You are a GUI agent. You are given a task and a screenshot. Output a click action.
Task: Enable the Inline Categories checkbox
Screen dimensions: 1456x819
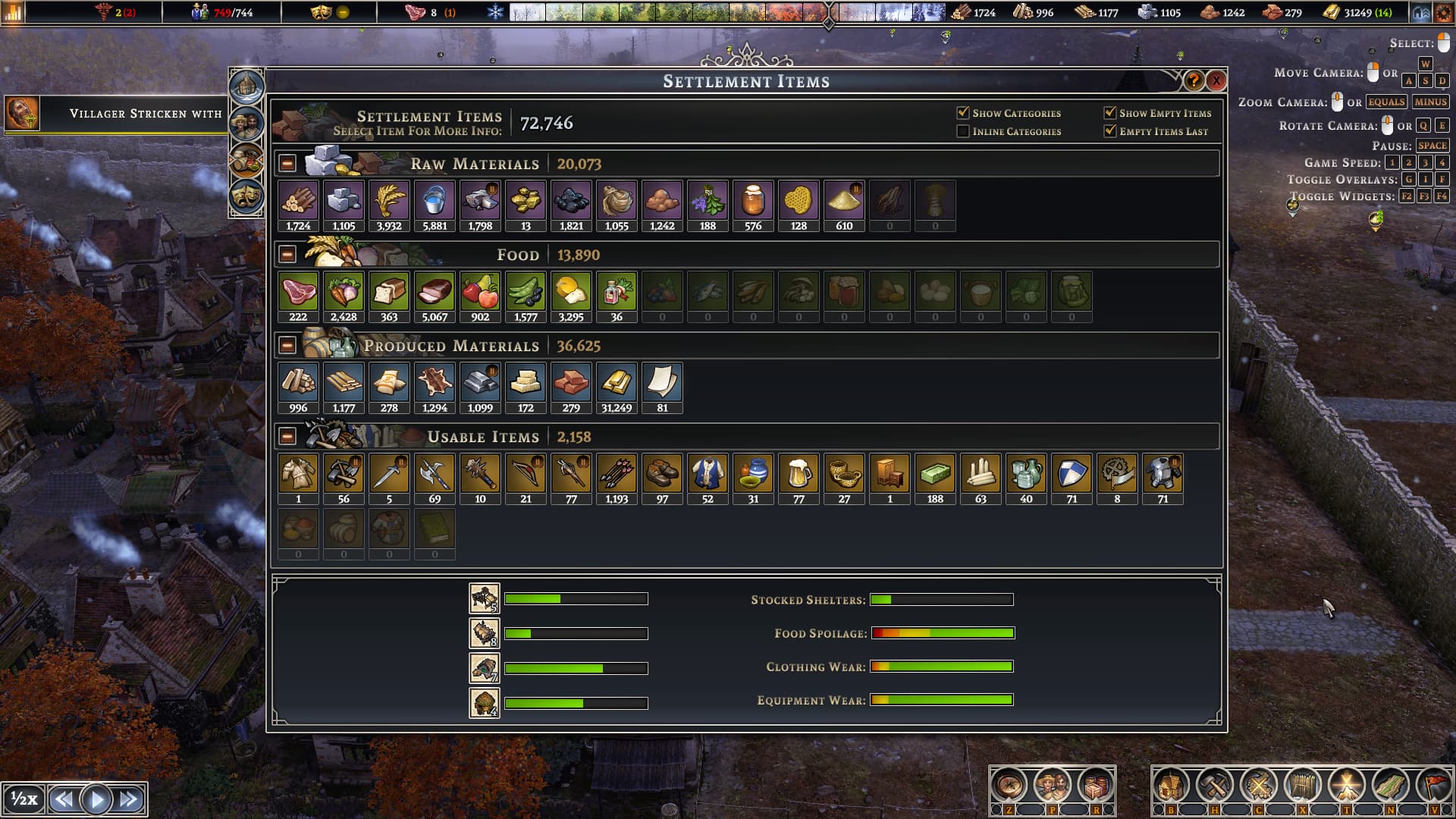coord(963,131)
